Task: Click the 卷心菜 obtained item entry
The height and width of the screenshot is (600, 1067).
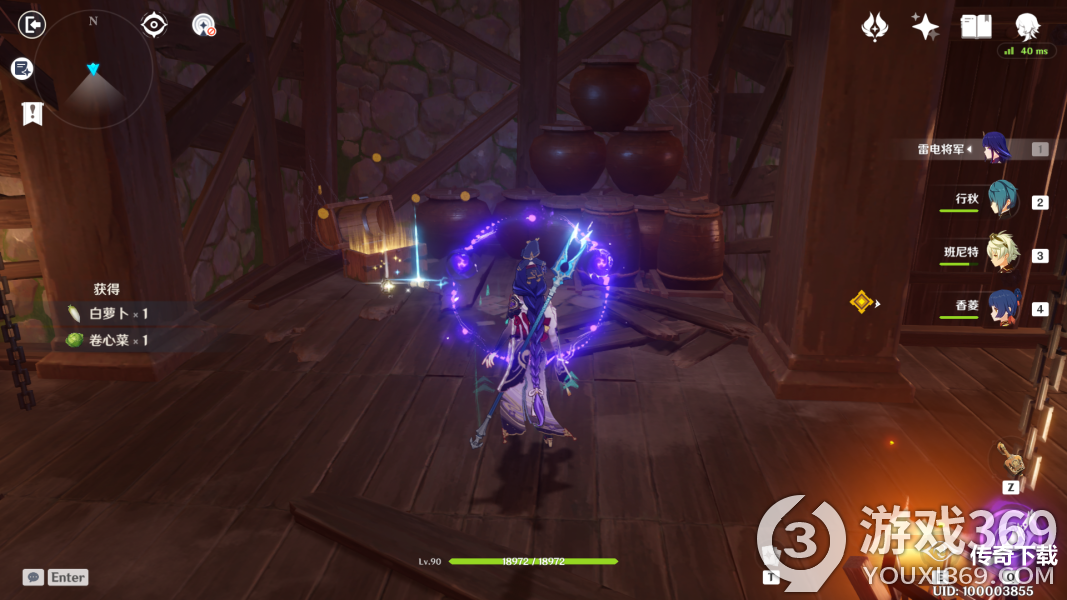Action: (x=108, y=340)
